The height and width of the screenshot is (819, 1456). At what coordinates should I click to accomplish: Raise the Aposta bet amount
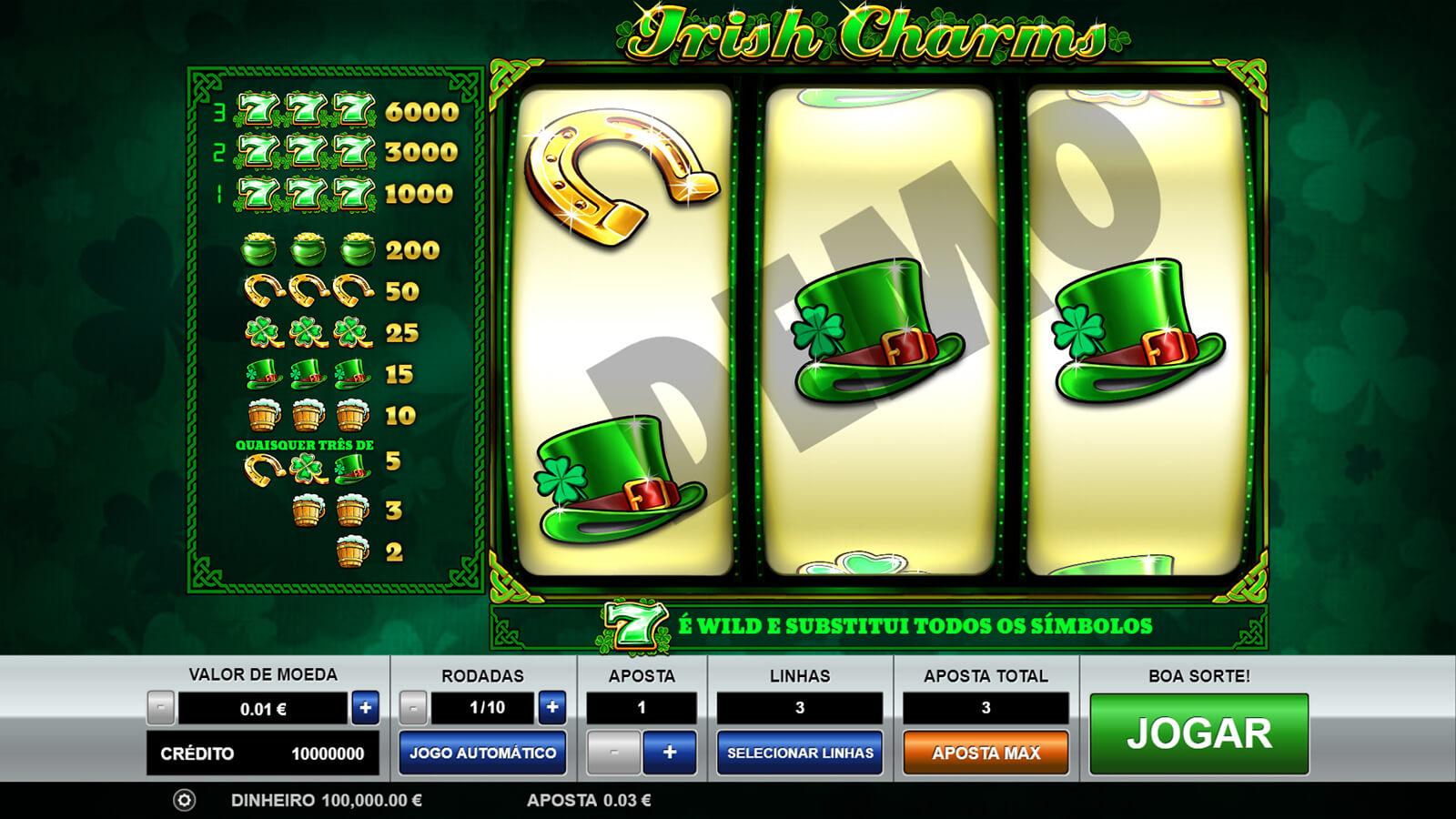point(670,753)
